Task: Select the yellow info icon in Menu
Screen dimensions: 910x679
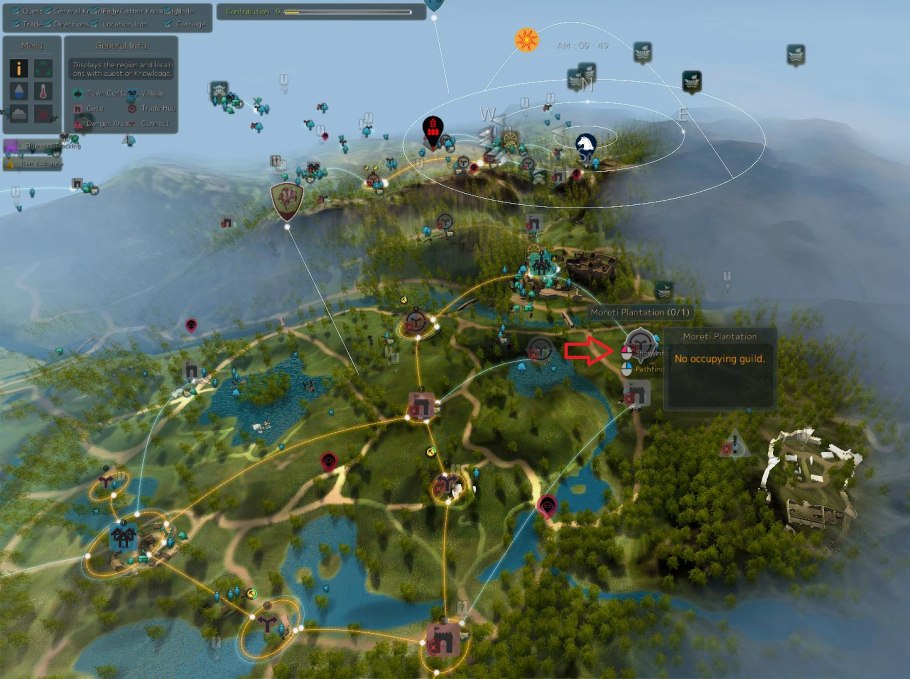Action: (x=18, y=68)
